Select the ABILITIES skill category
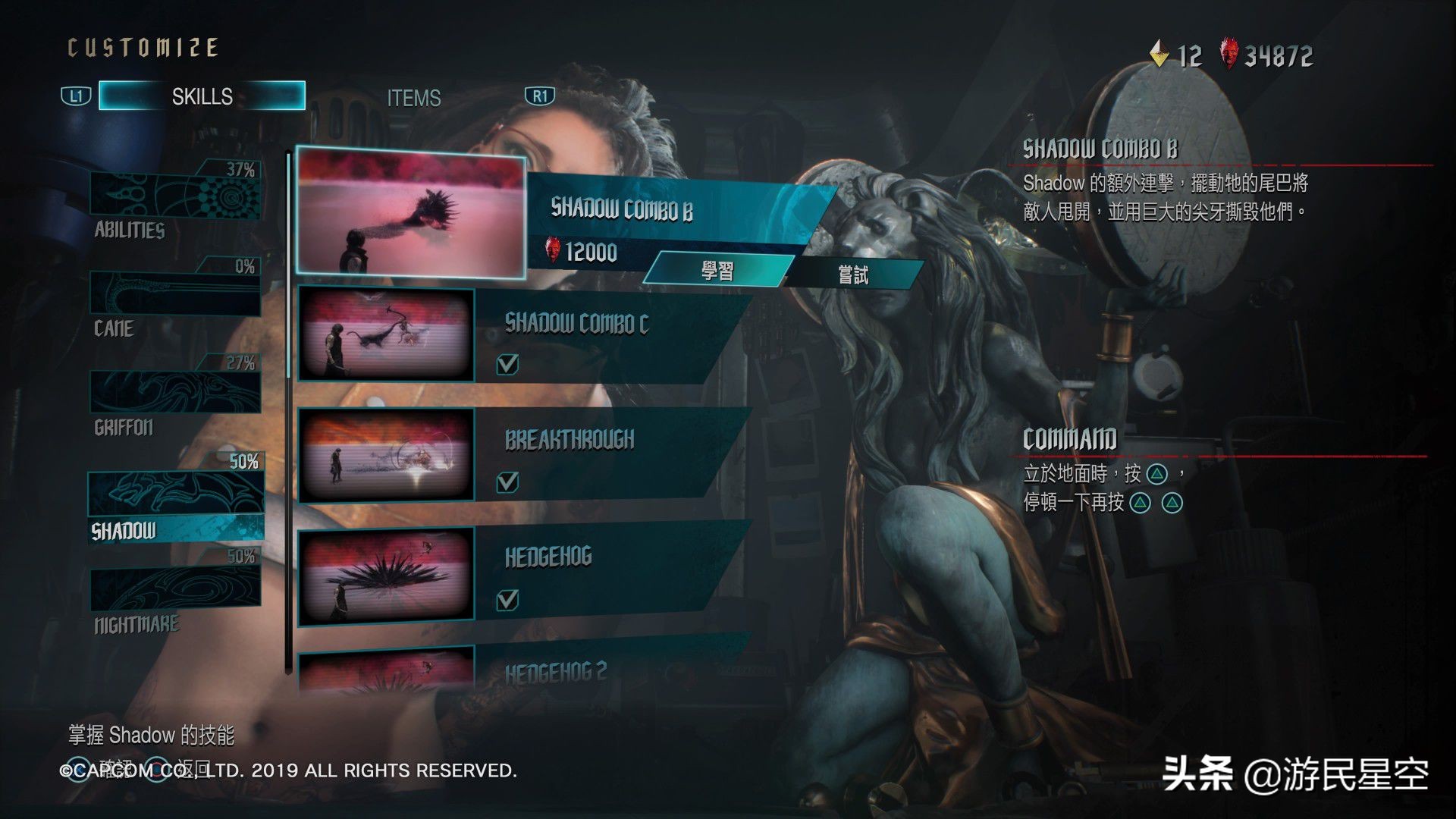Screen dimensions: 1456x819 click(x=176, y=199)
